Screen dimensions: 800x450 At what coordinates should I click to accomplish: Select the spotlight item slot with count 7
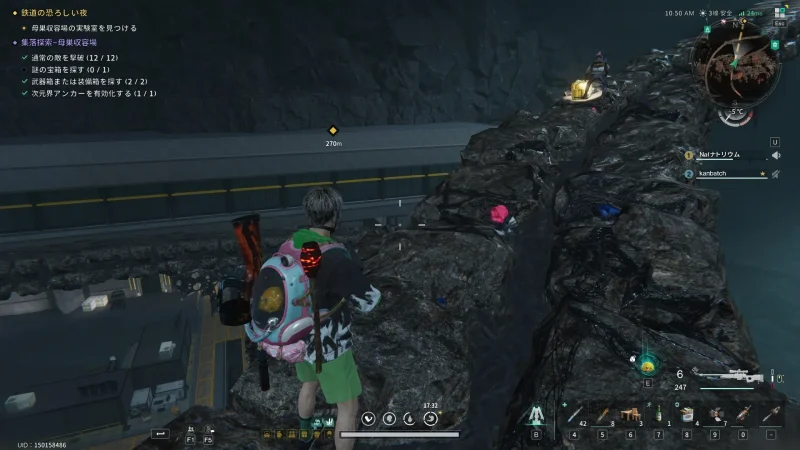(715, 414)
